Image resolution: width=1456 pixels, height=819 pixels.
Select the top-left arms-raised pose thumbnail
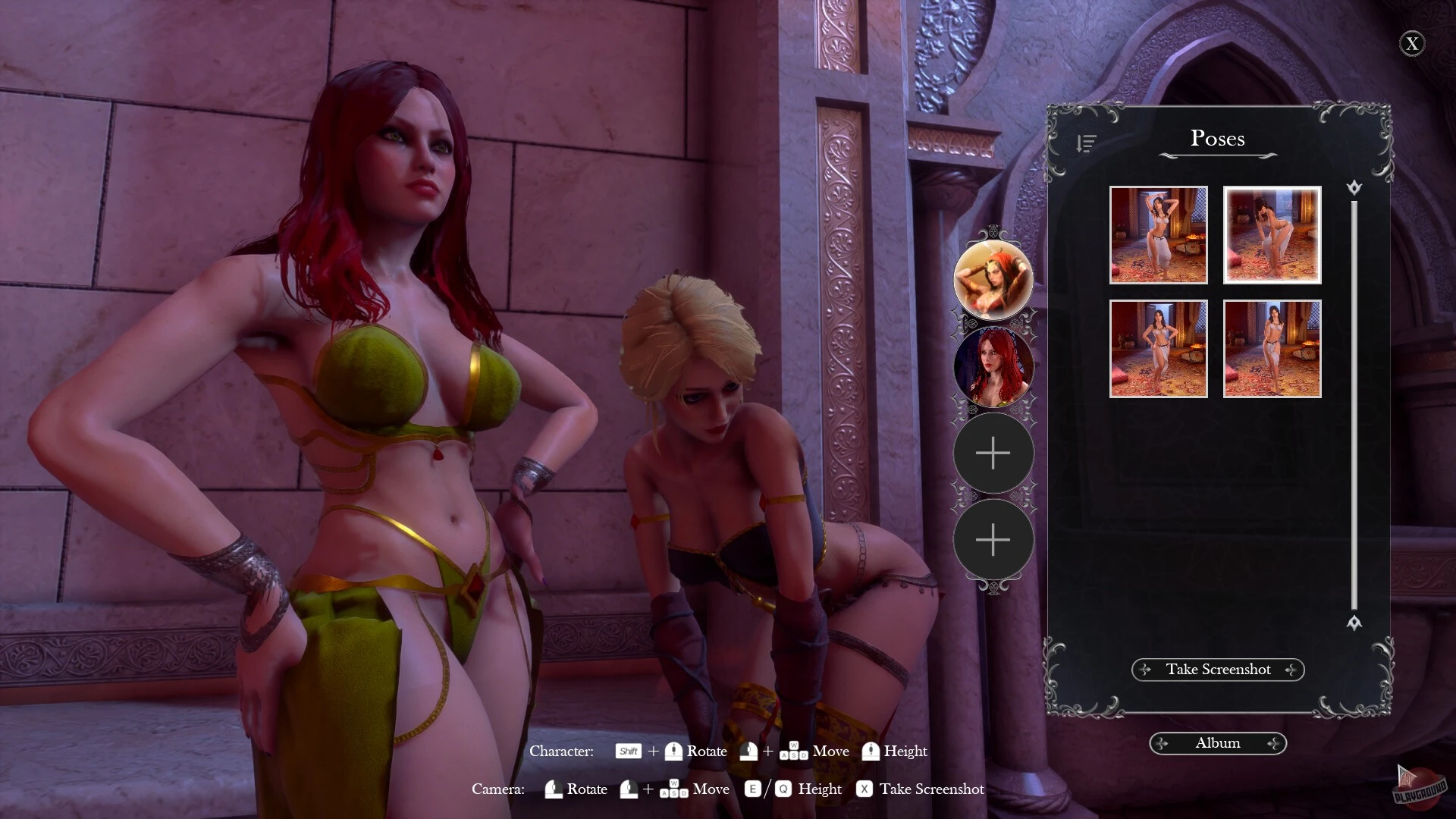[1159, 234]
